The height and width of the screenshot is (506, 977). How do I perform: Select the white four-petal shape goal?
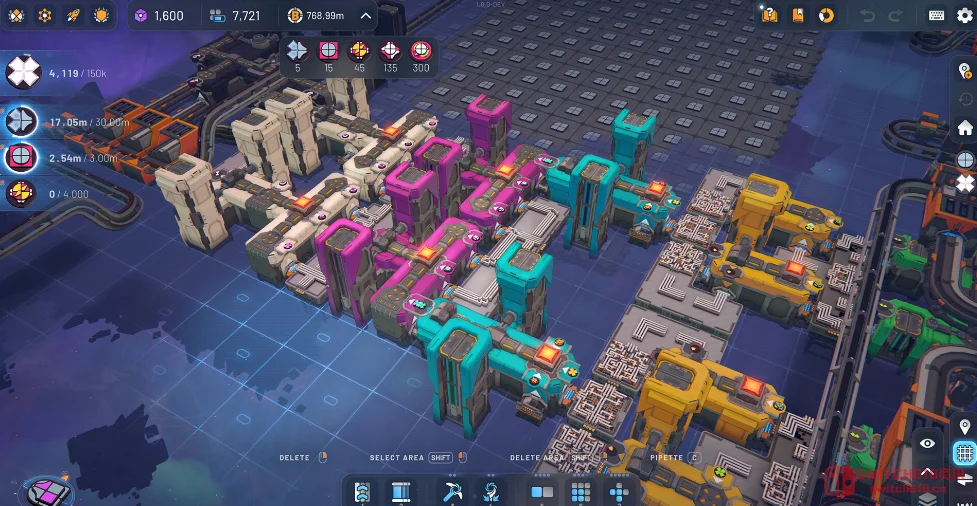pos(22,71)
